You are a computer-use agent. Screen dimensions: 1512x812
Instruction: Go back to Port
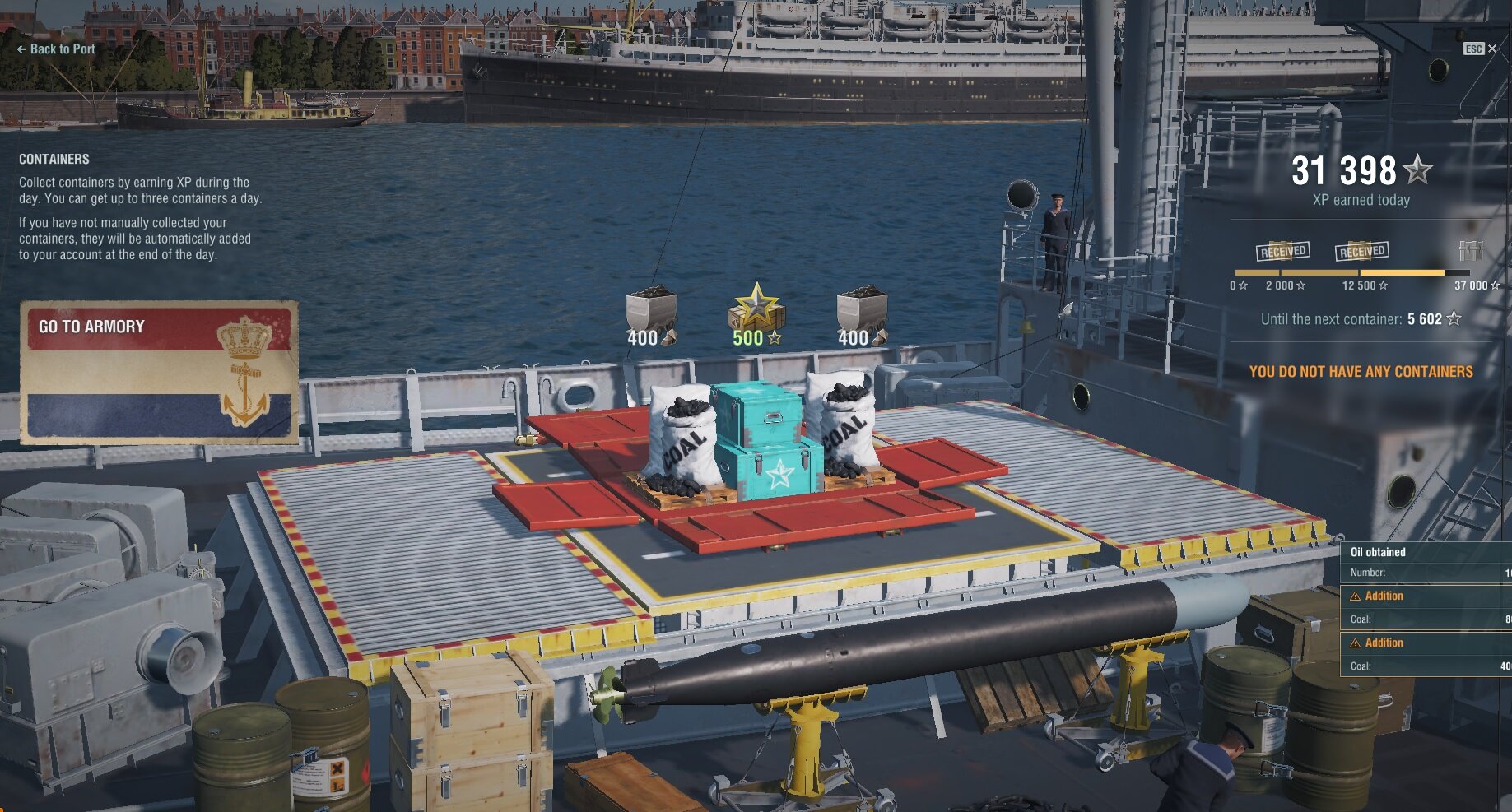point(55,49)
